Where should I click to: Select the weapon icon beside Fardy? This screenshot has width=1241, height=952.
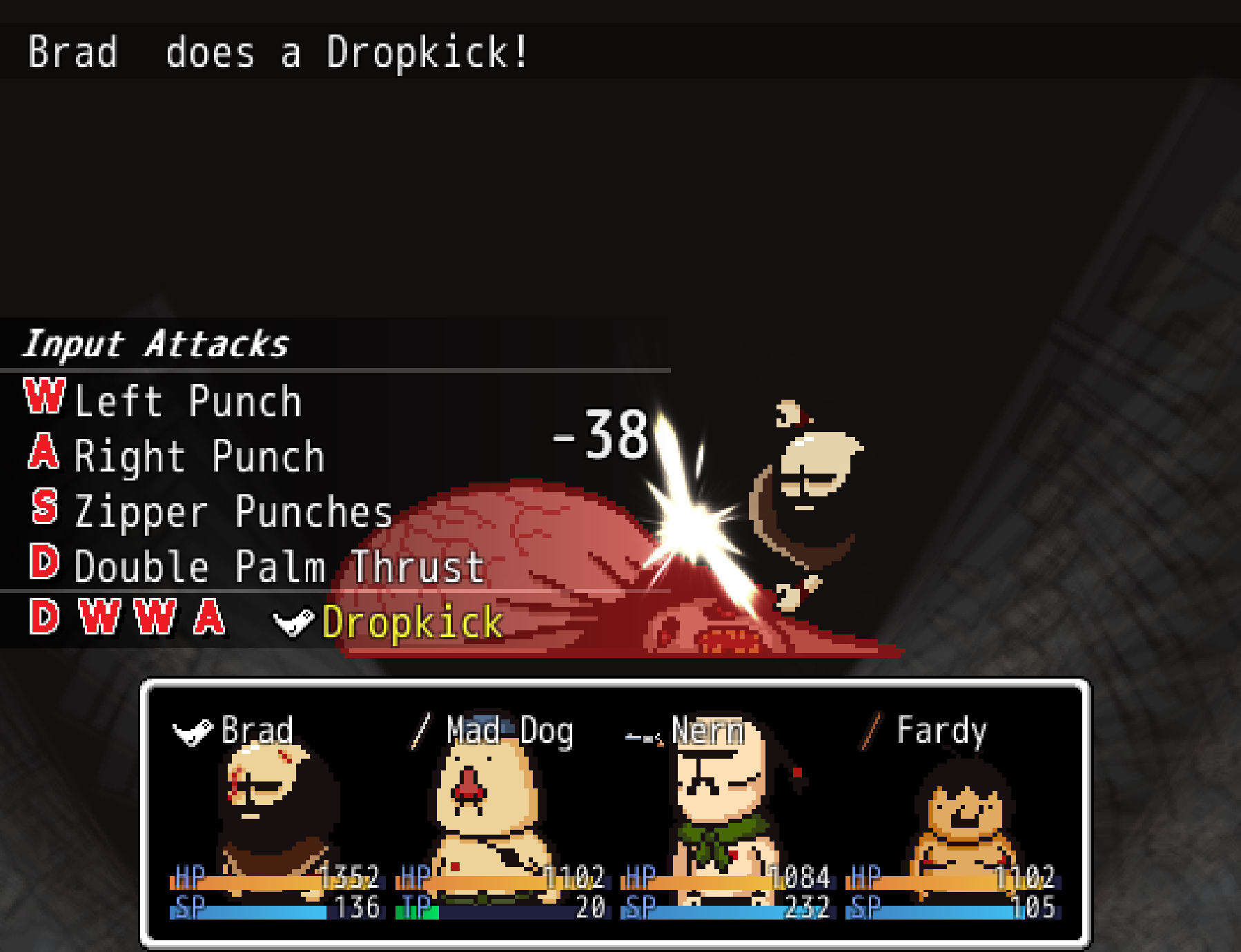tap(870, 730)
